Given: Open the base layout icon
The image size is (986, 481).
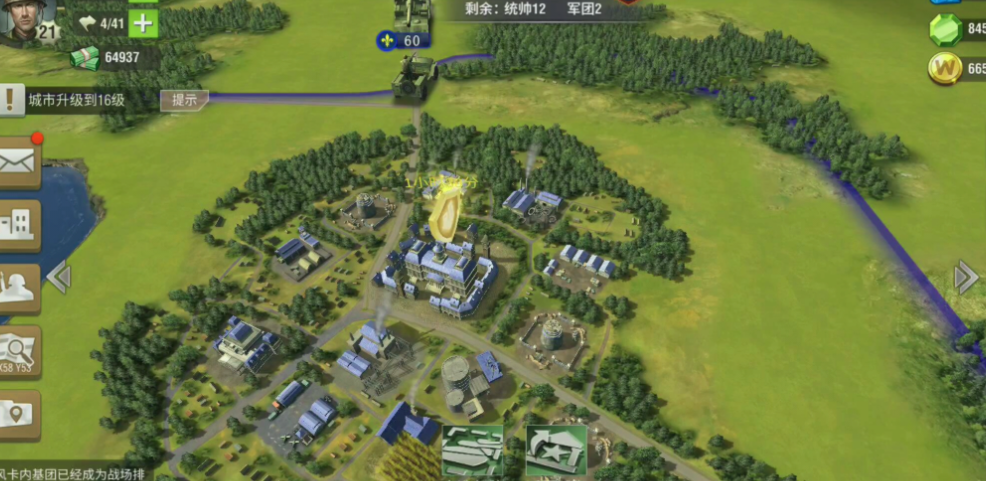Looking at the screenshot, I should pos(473,450).
